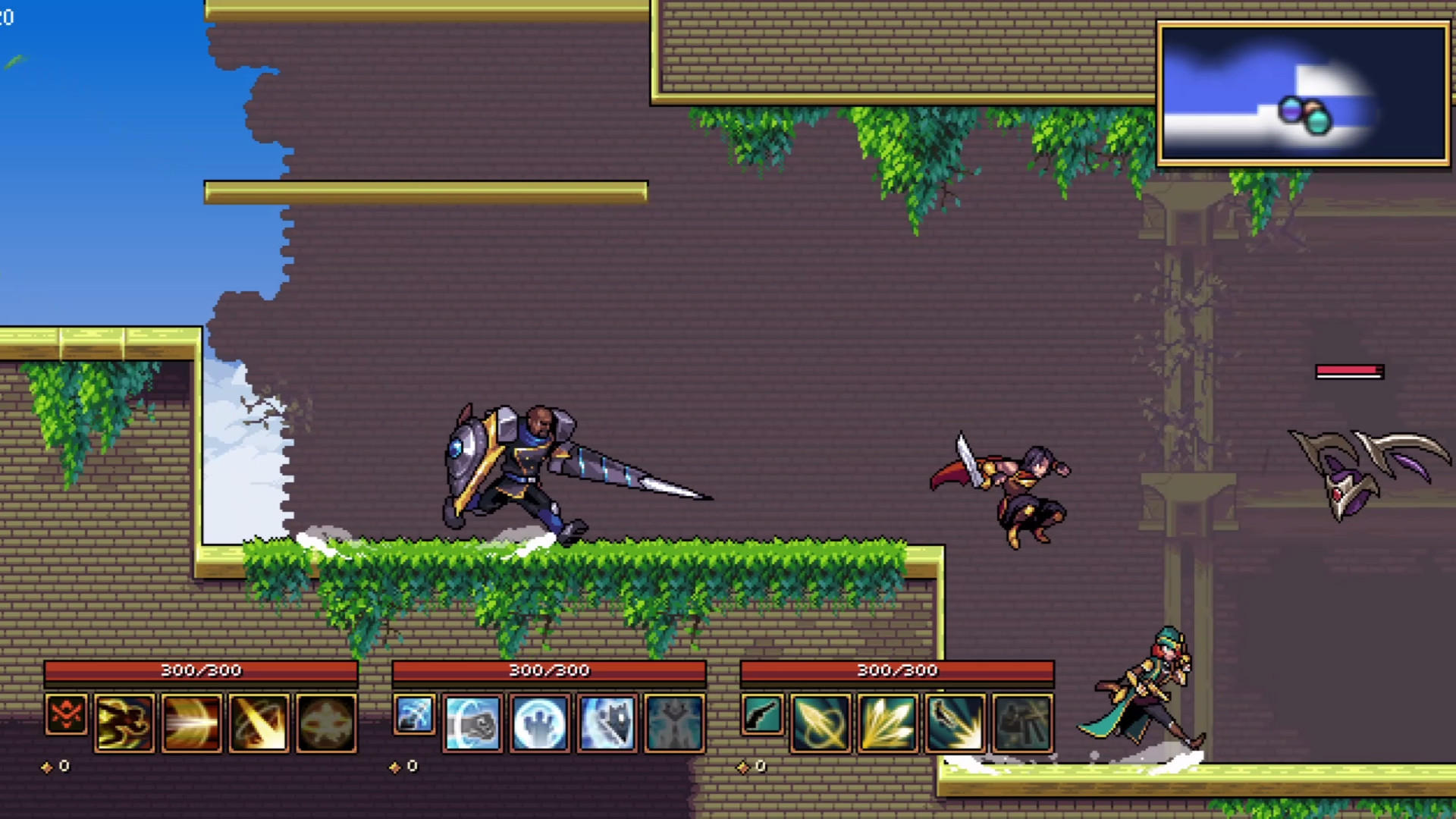Click the gold counter below the first ability bar
Viewport: 1456px width, 819px height.
point(56,766)
